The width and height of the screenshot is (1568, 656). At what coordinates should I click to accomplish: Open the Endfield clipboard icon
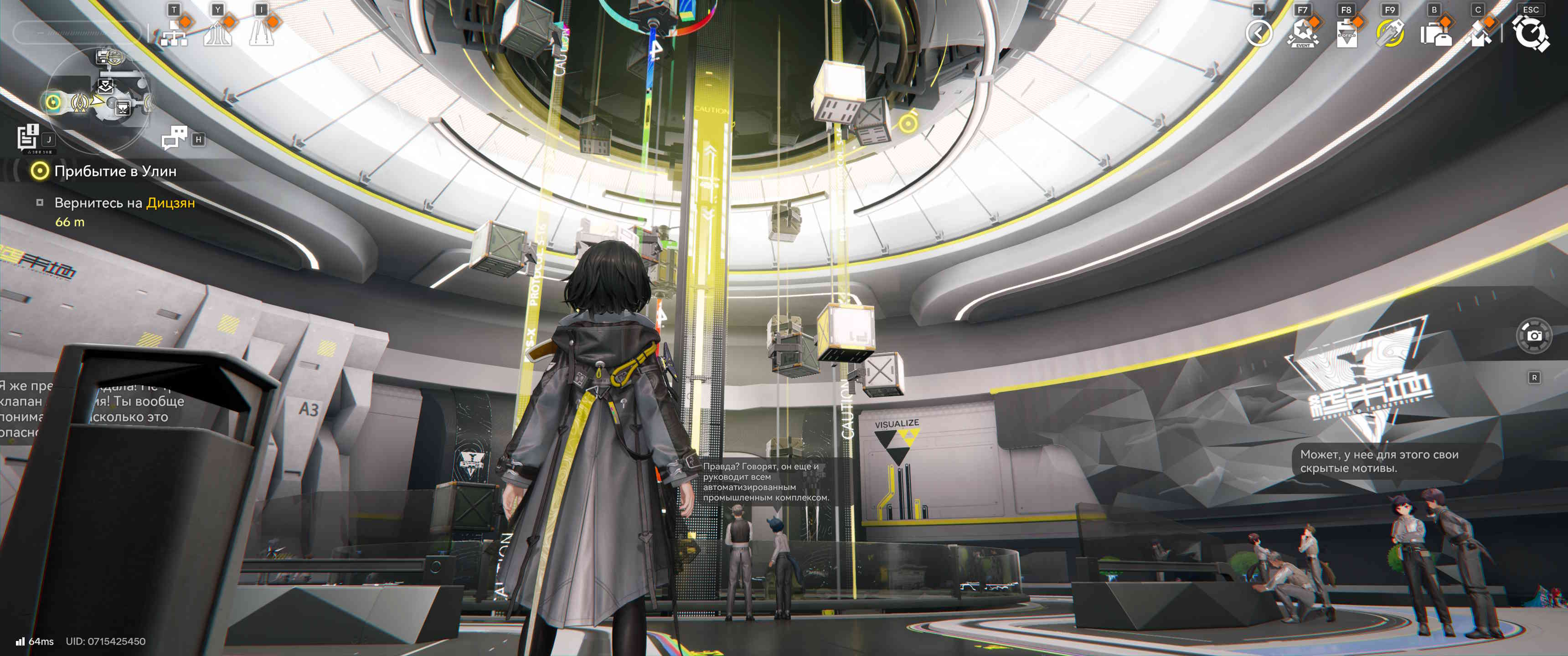pos(1346,33)
